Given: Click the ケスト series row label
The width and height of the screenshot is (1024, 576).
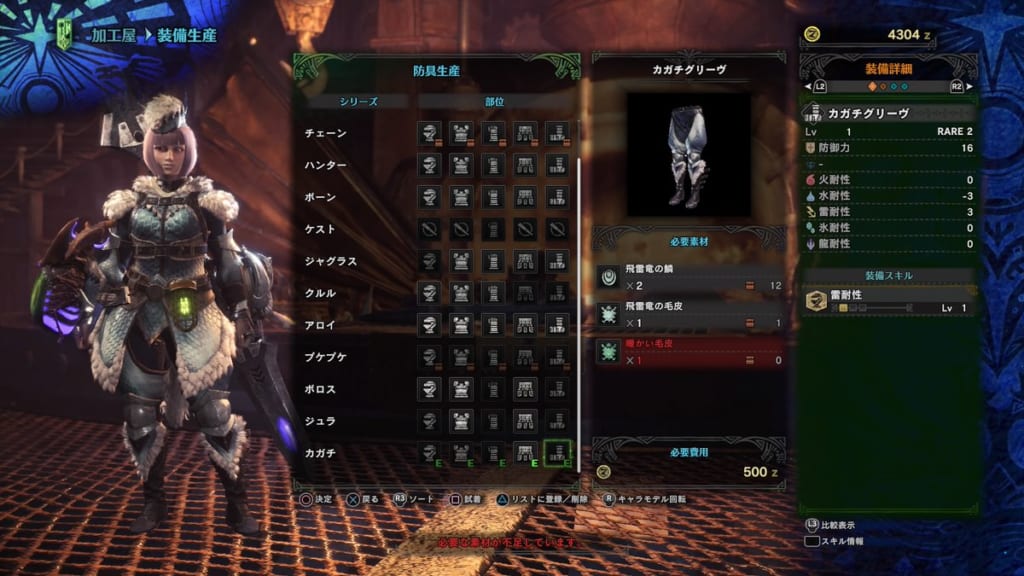Looking at the screenshot, I should (321, 229).
